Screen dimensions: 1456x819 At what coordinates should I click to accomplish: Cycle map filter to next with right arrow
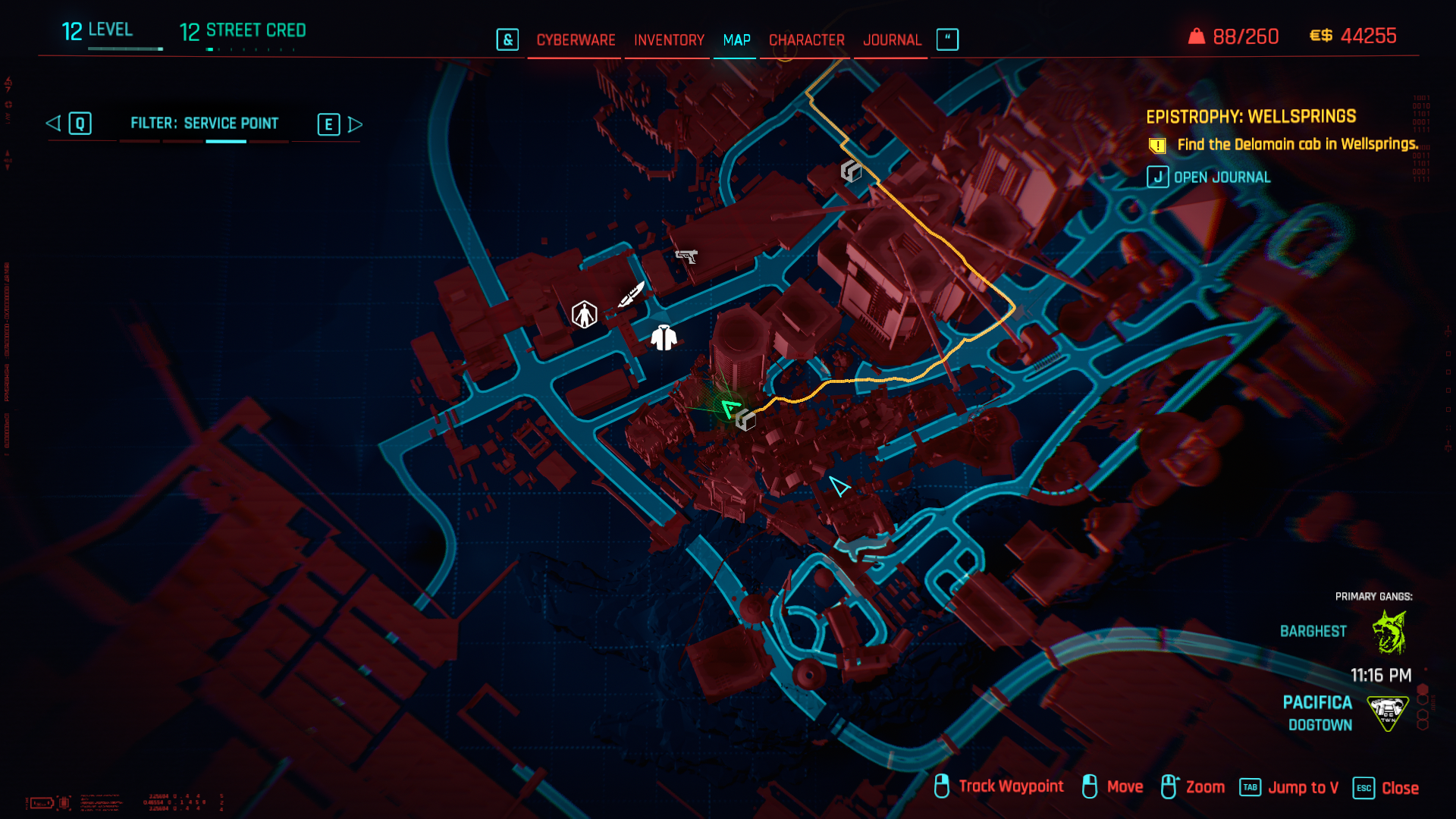[x=355, y=124]
